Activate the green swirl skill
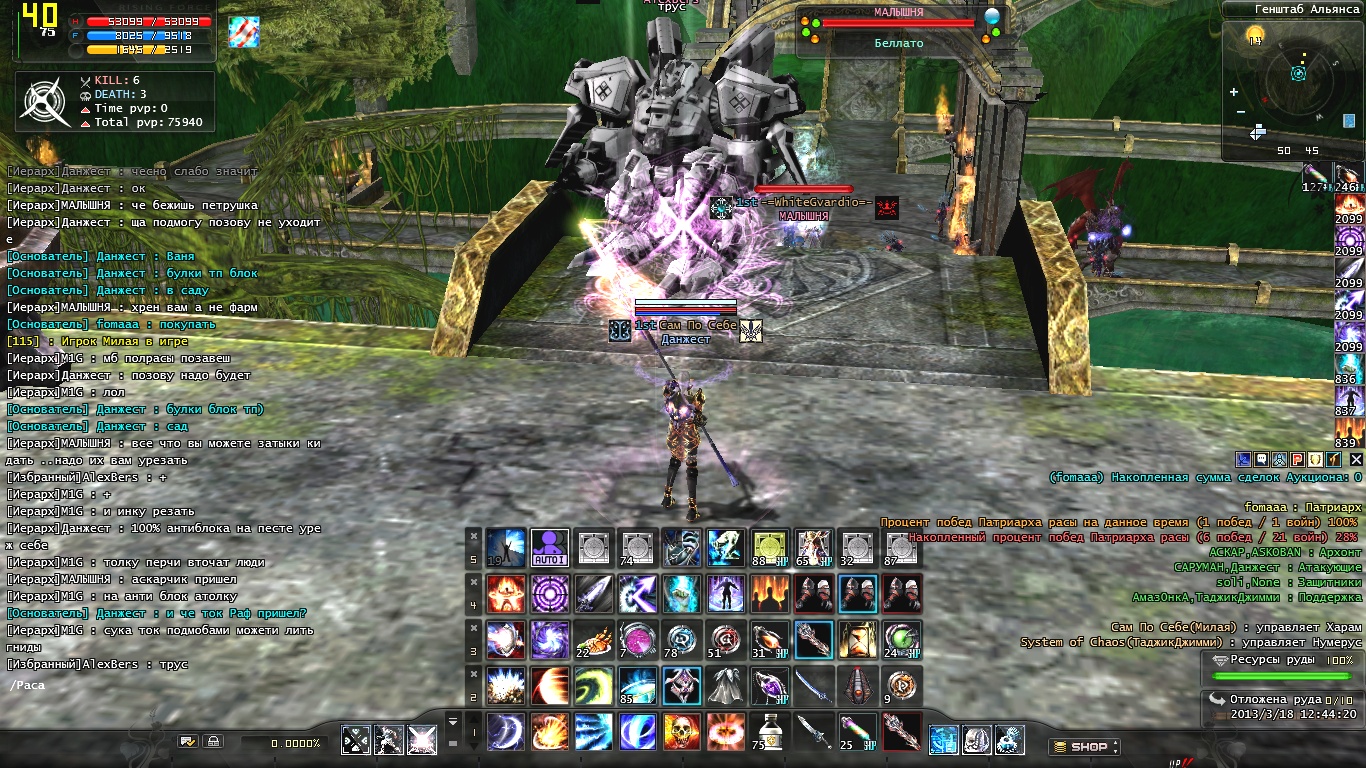1366x768 pixels. [x=593, y=686]
